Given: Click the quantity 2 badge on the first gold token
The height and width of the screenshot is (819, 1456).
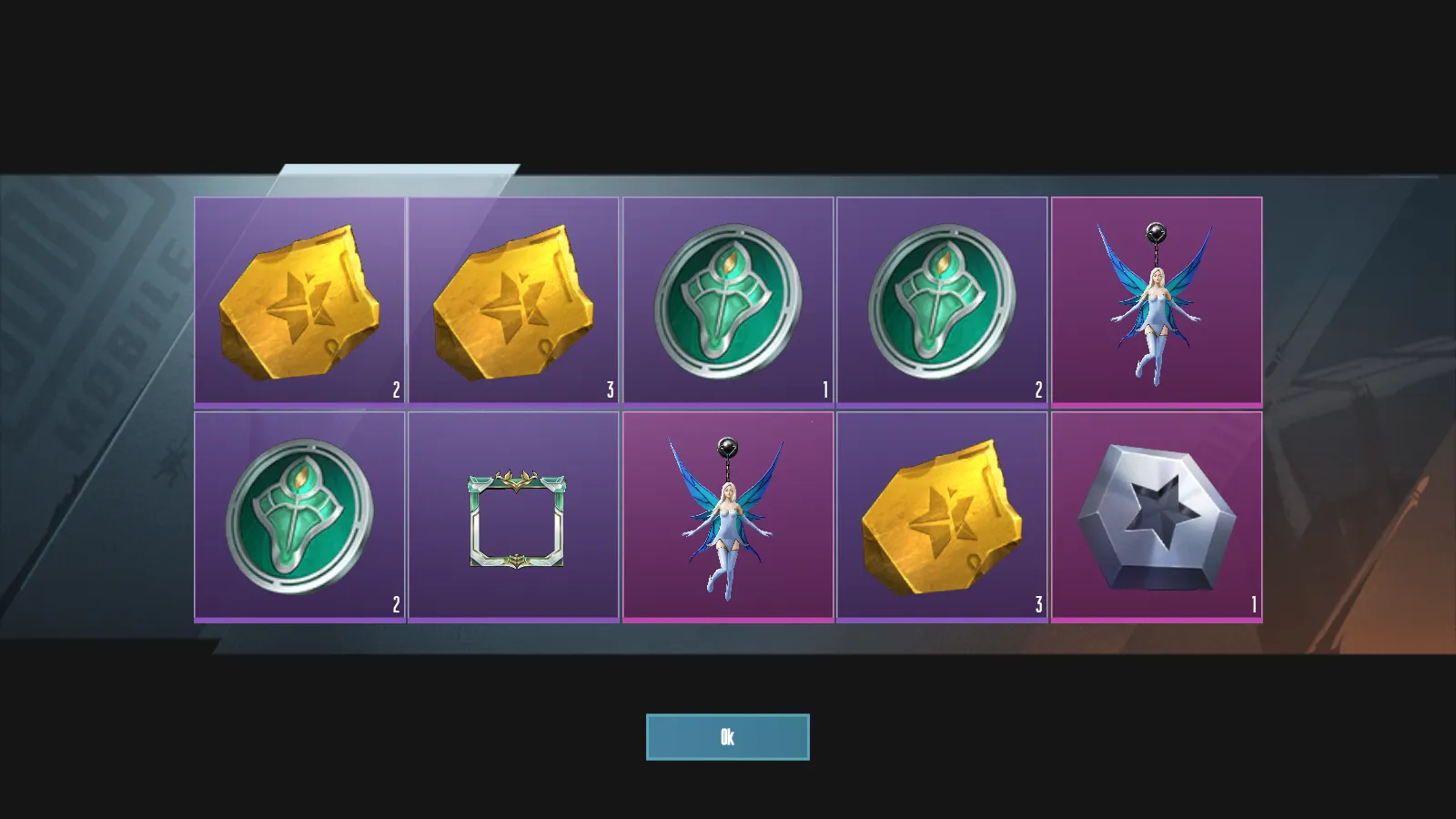Looking at the screenshot, I should (395, 388).
